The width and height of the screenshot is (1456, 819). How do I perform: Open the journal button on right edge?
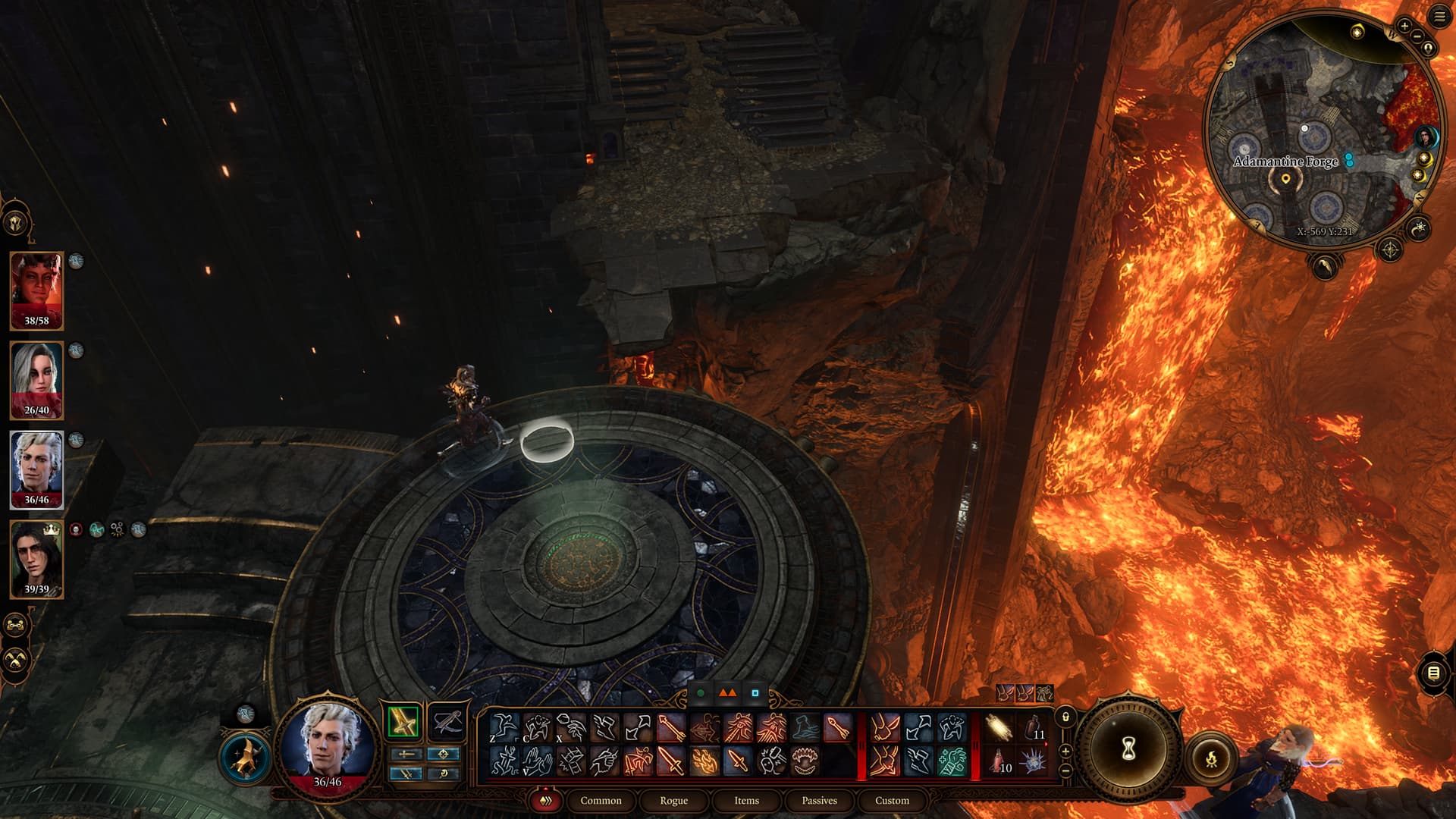[x=1432, y=673]
